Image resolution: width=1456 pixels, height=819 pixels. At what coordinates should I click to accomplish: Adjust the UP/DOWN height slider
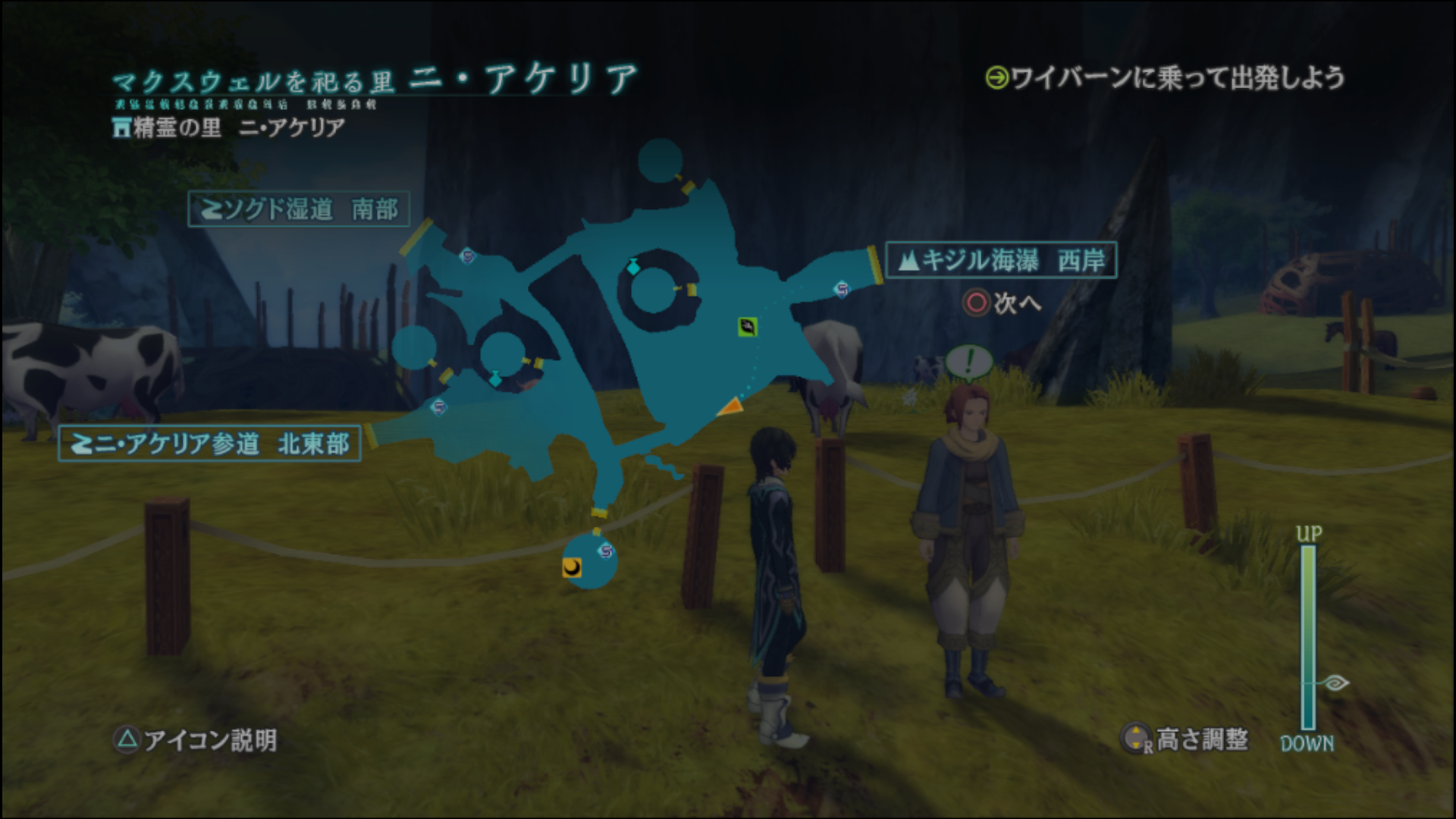tap(1308, 637)
